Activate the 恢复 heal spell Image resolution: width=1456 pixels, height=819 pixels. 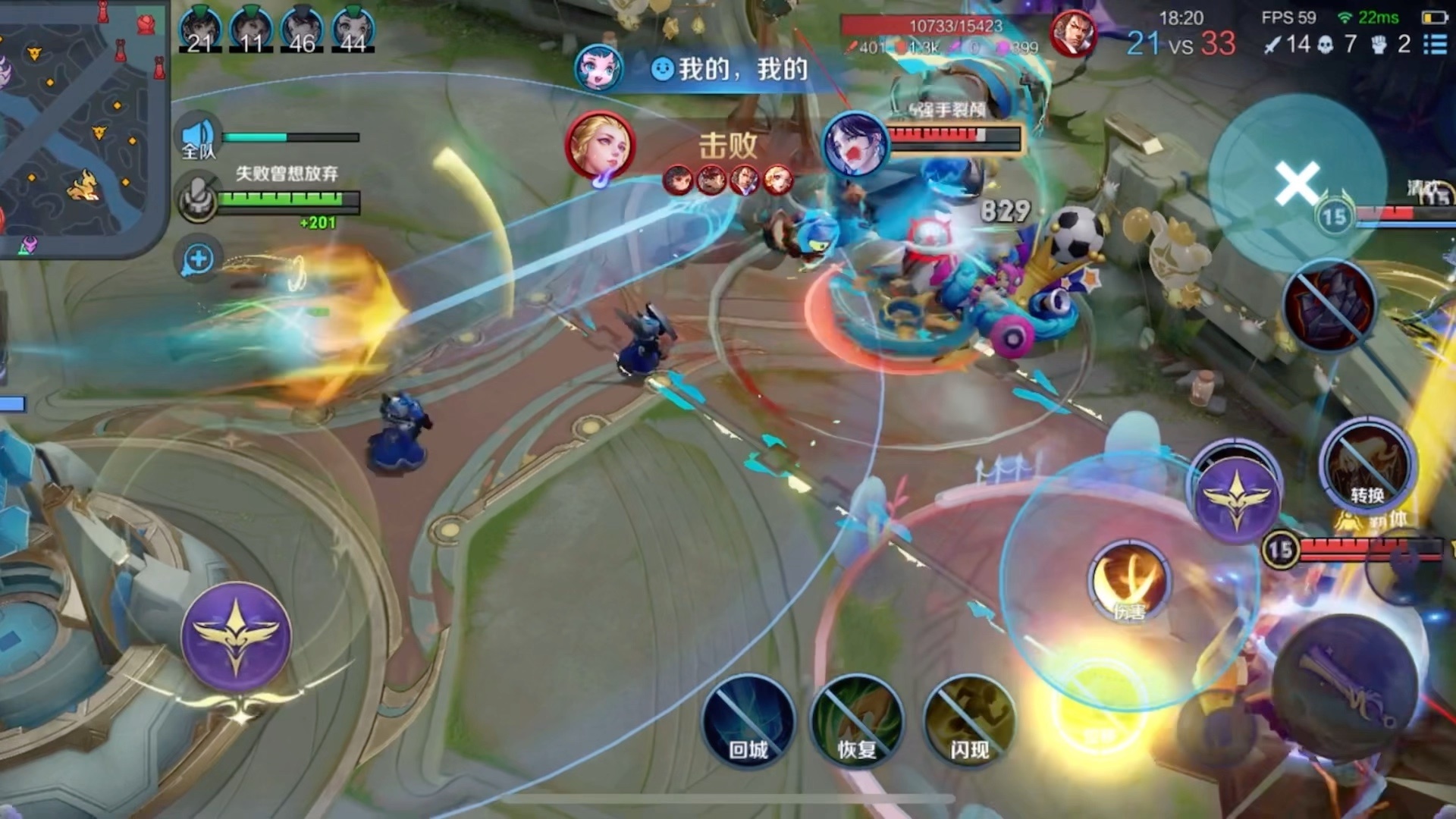pos(857,720)
